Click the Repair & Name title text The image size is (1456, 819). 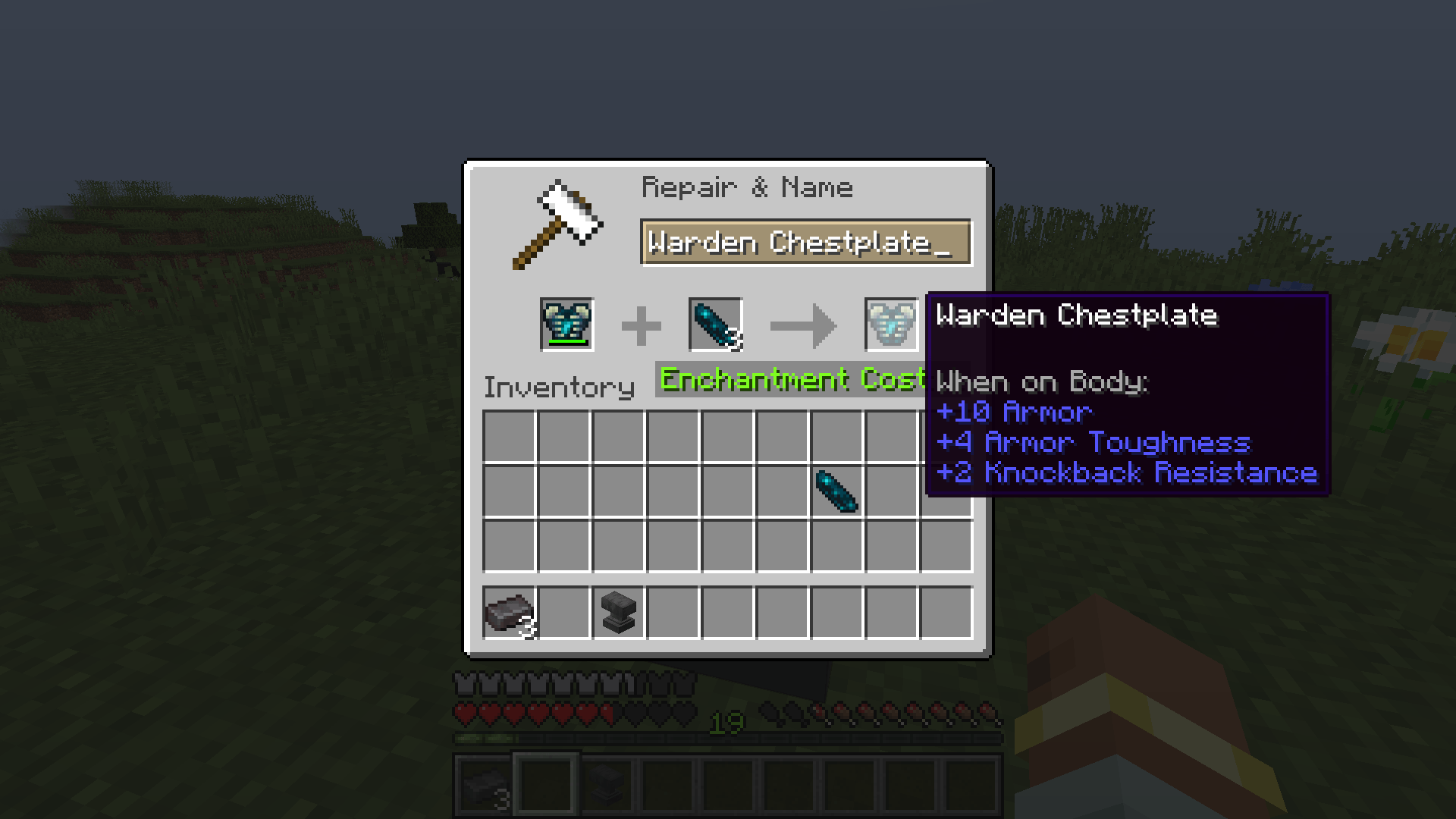pyautogui.click(x=747, y=187)
